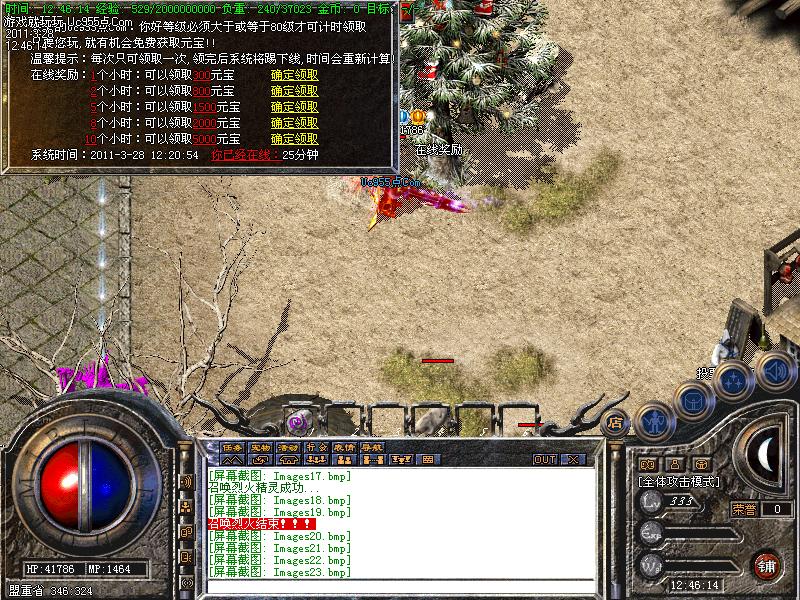Claim the 1-hour 300 yuanbao reward
Screen dimensions: 800x600
294,75
